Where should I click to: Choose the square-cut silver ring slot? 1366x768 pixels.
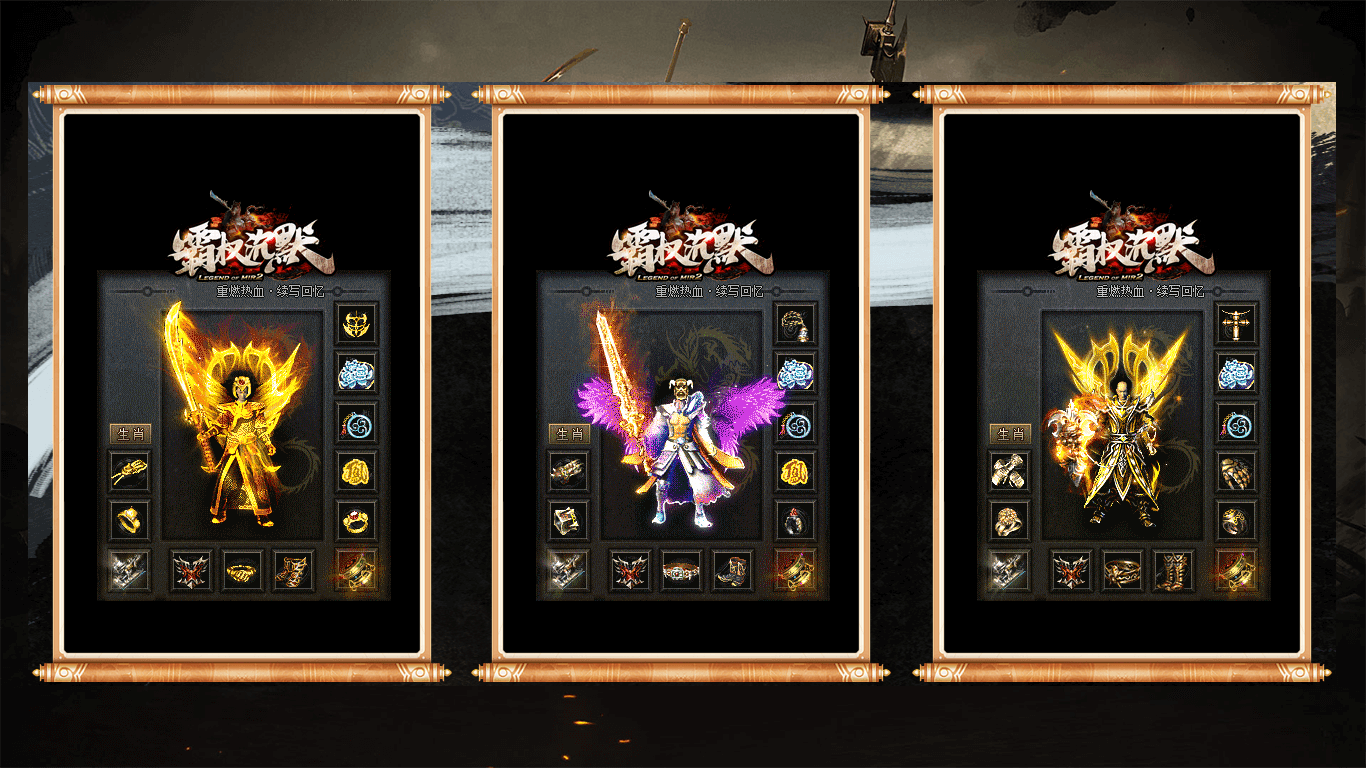tap(569, 520)
